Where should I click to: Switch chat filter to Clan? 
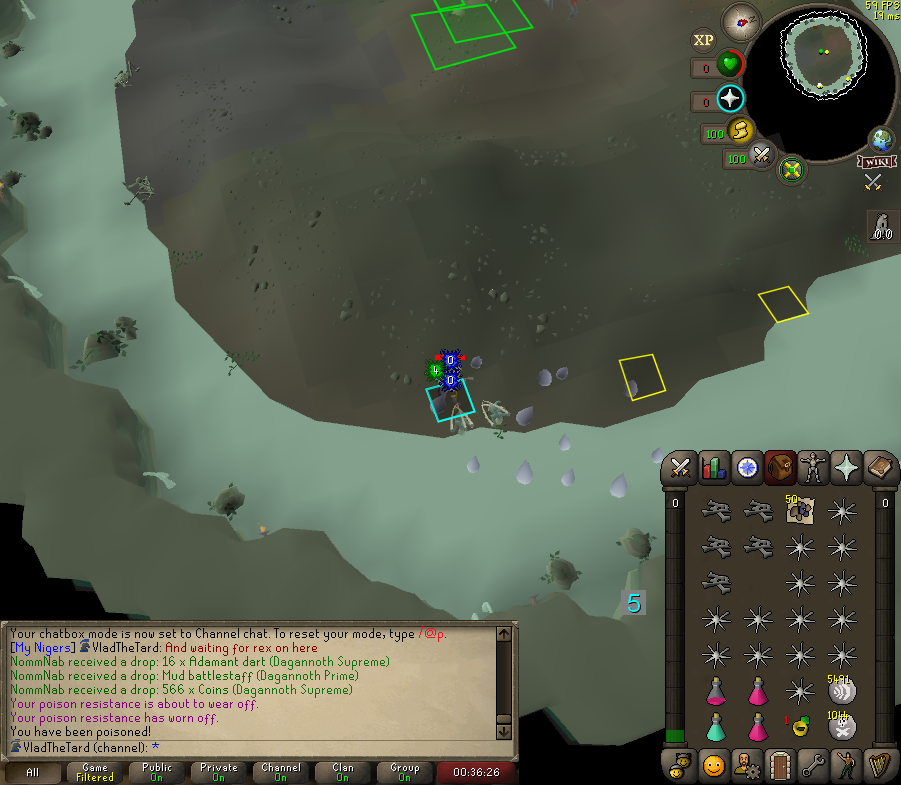(x=342, y=772)
